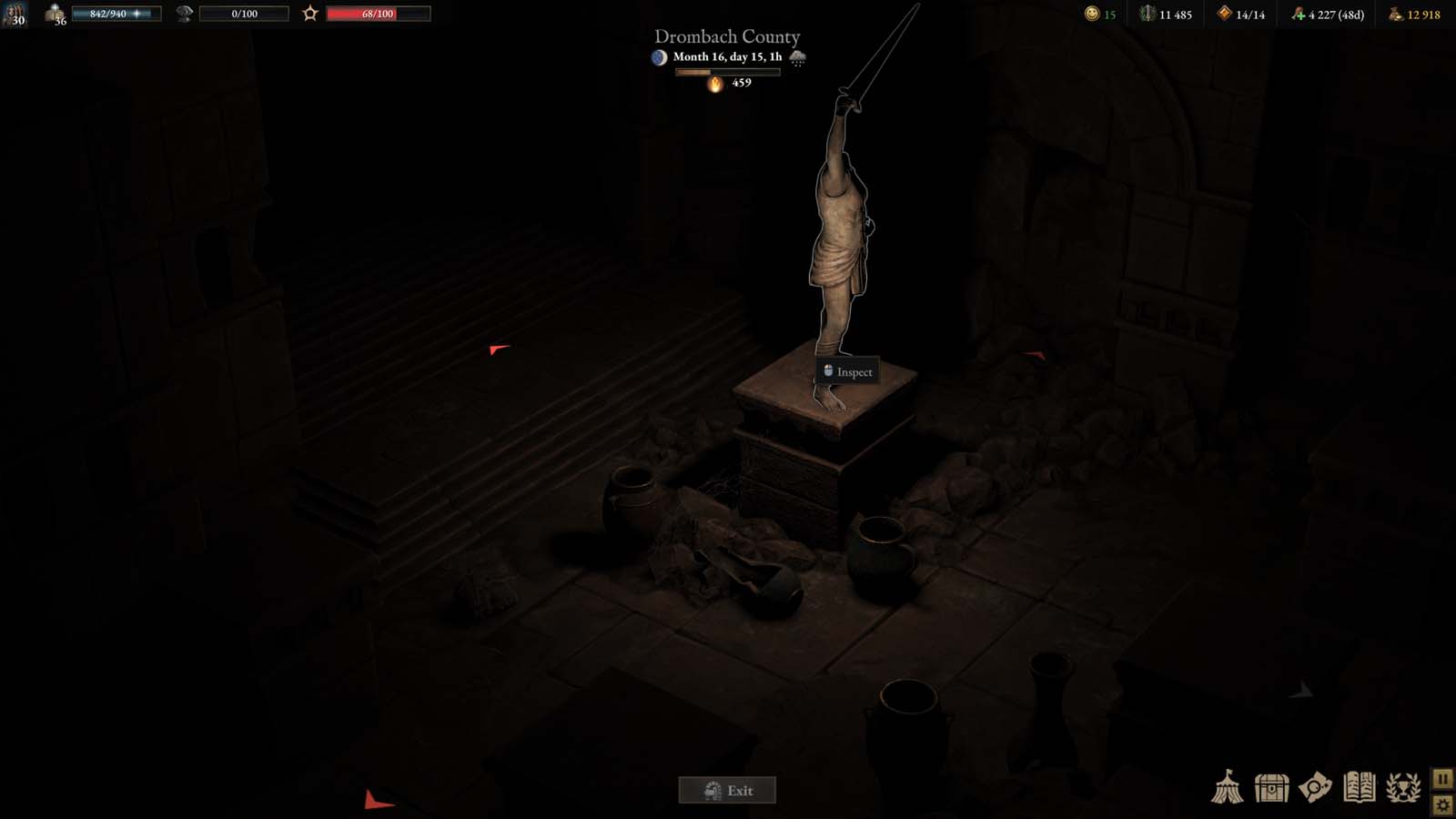The height and width of the screenshot is (819, 1456).
Task: Click the food supplies icon
Action: click(x=1299, y=15)
